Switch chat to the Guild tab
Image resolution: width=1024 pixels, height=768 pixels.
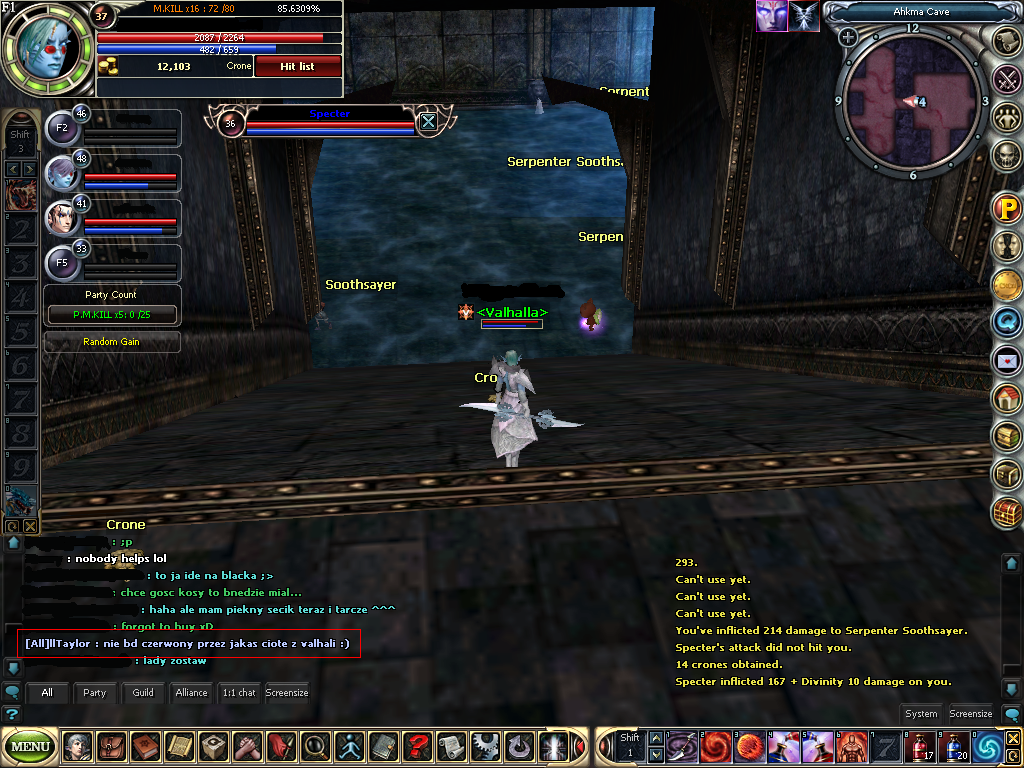tap(143, 692)
